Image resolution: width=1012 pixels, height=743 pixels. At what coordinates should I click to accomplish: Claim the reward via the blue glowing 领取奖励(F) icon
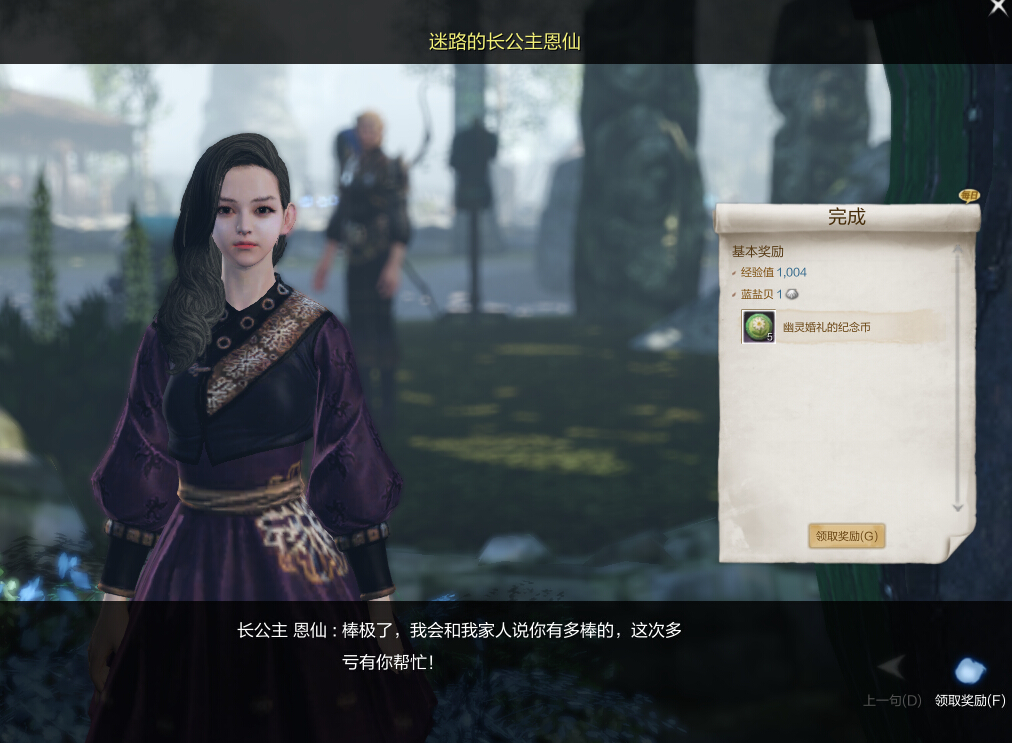coord(969,671)
